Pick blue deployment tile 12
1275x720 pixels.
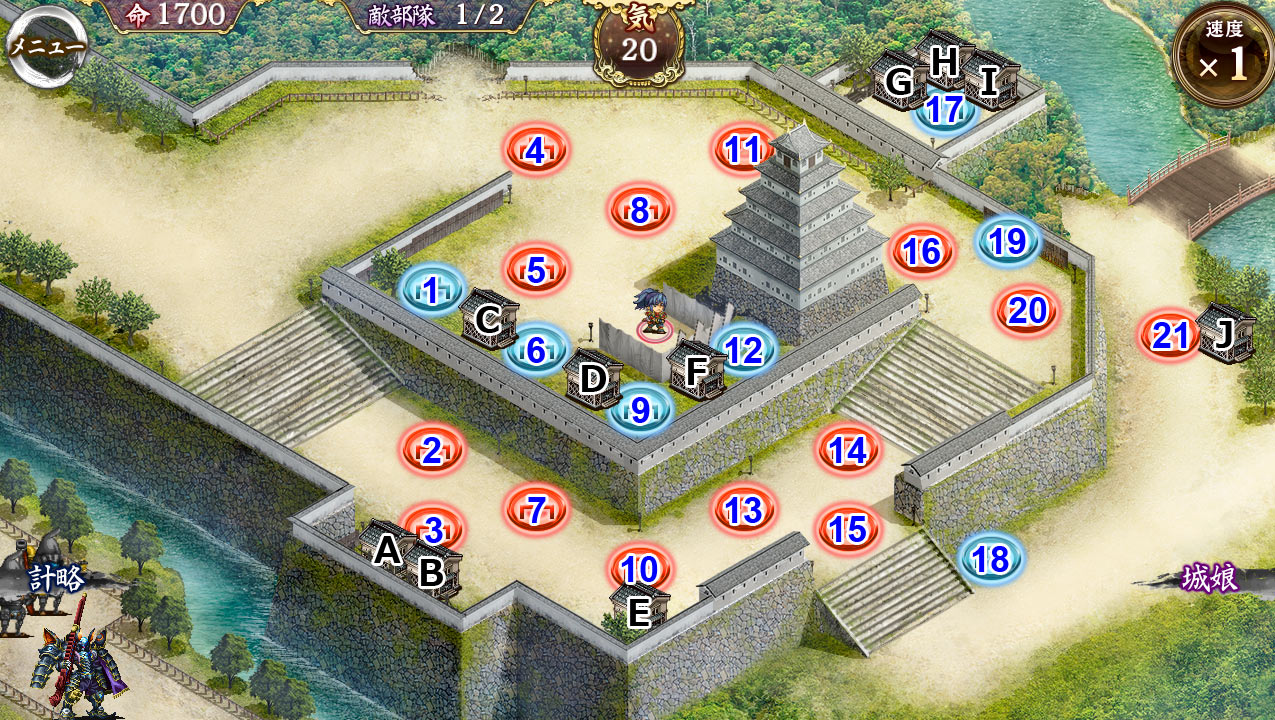(x=744, y=350)
